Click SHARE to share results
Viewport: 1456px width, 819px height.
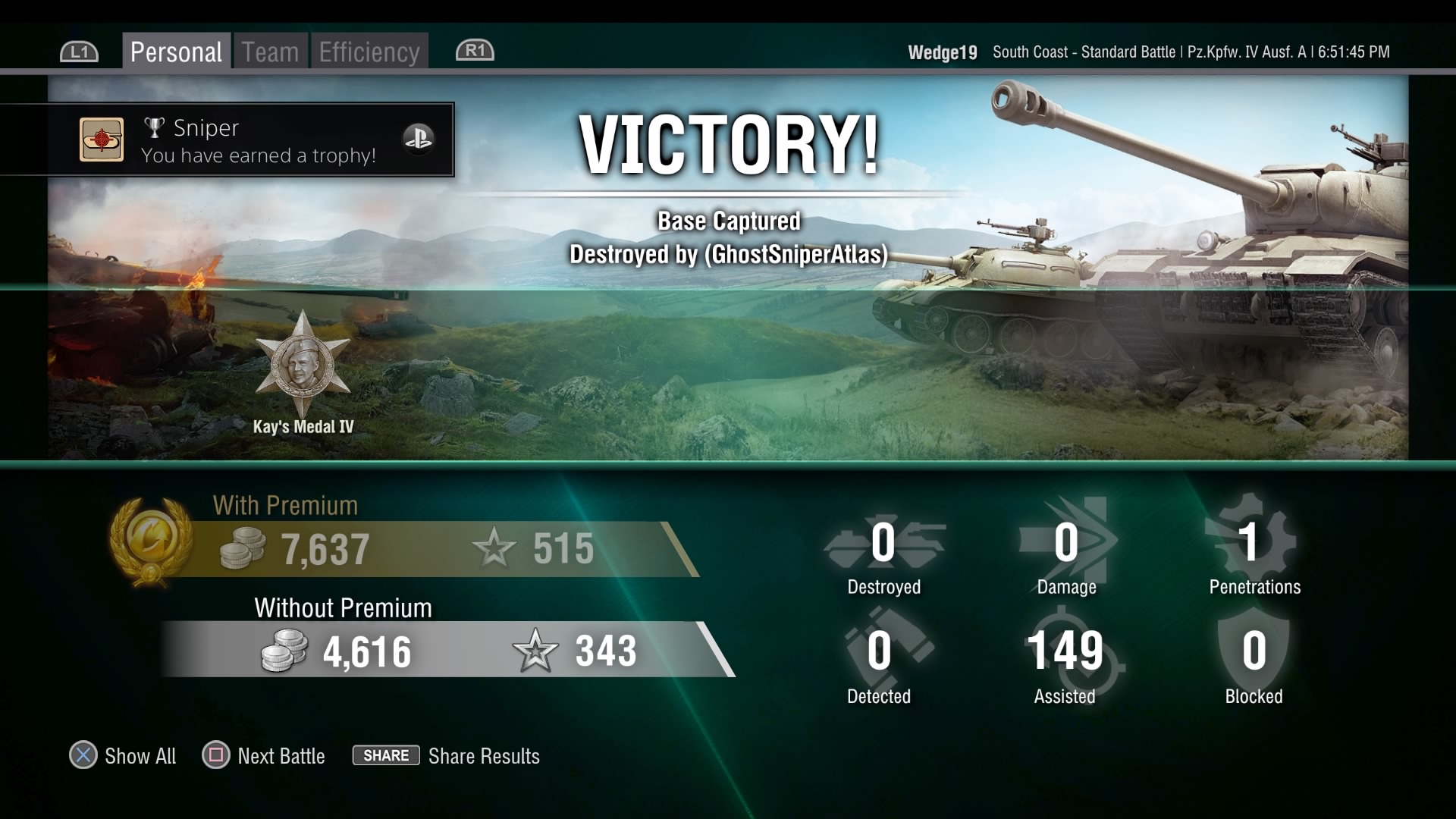[385, 755]
